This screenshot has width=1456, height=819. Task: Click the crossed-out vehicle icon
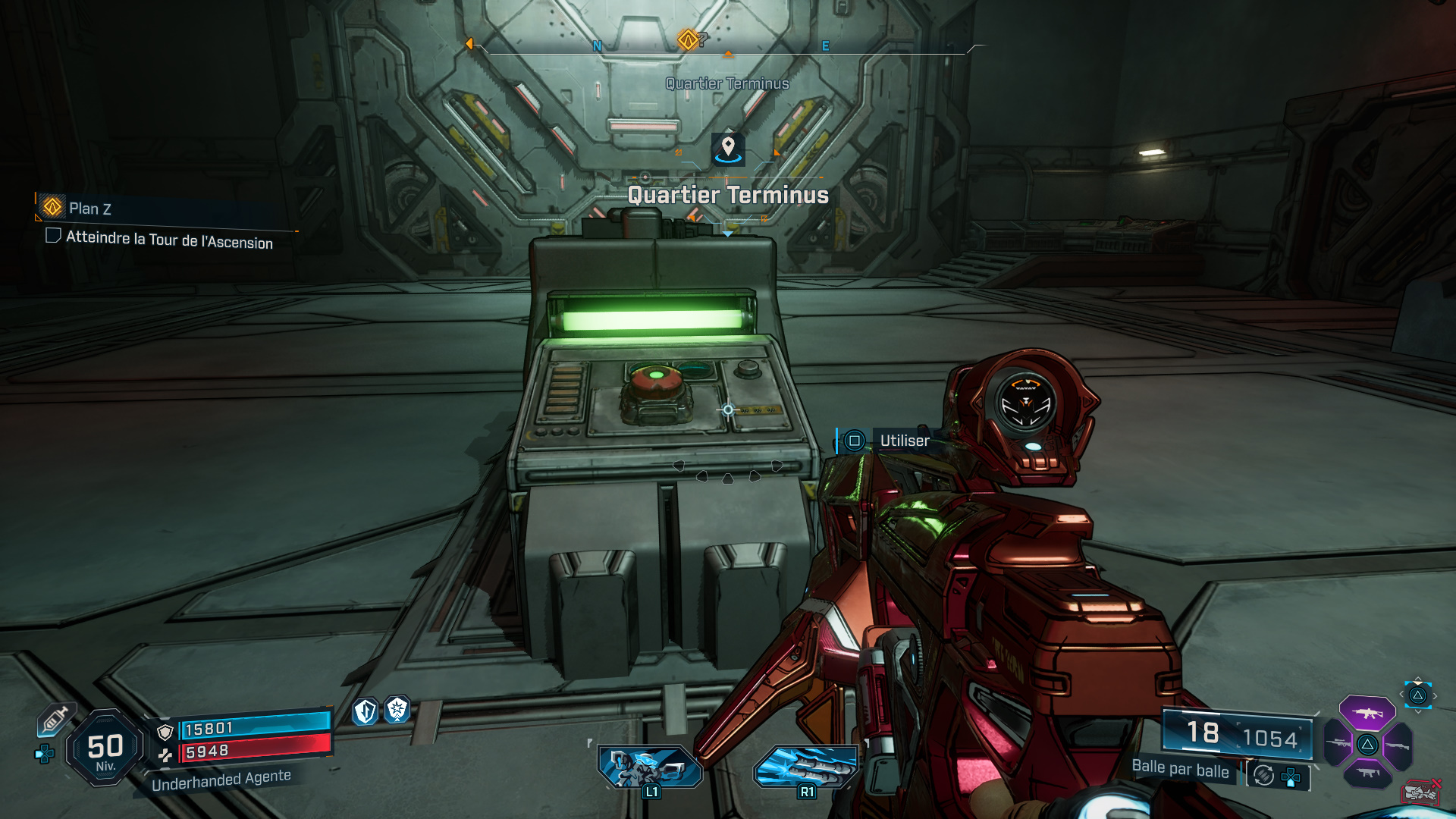point(1420,792)
